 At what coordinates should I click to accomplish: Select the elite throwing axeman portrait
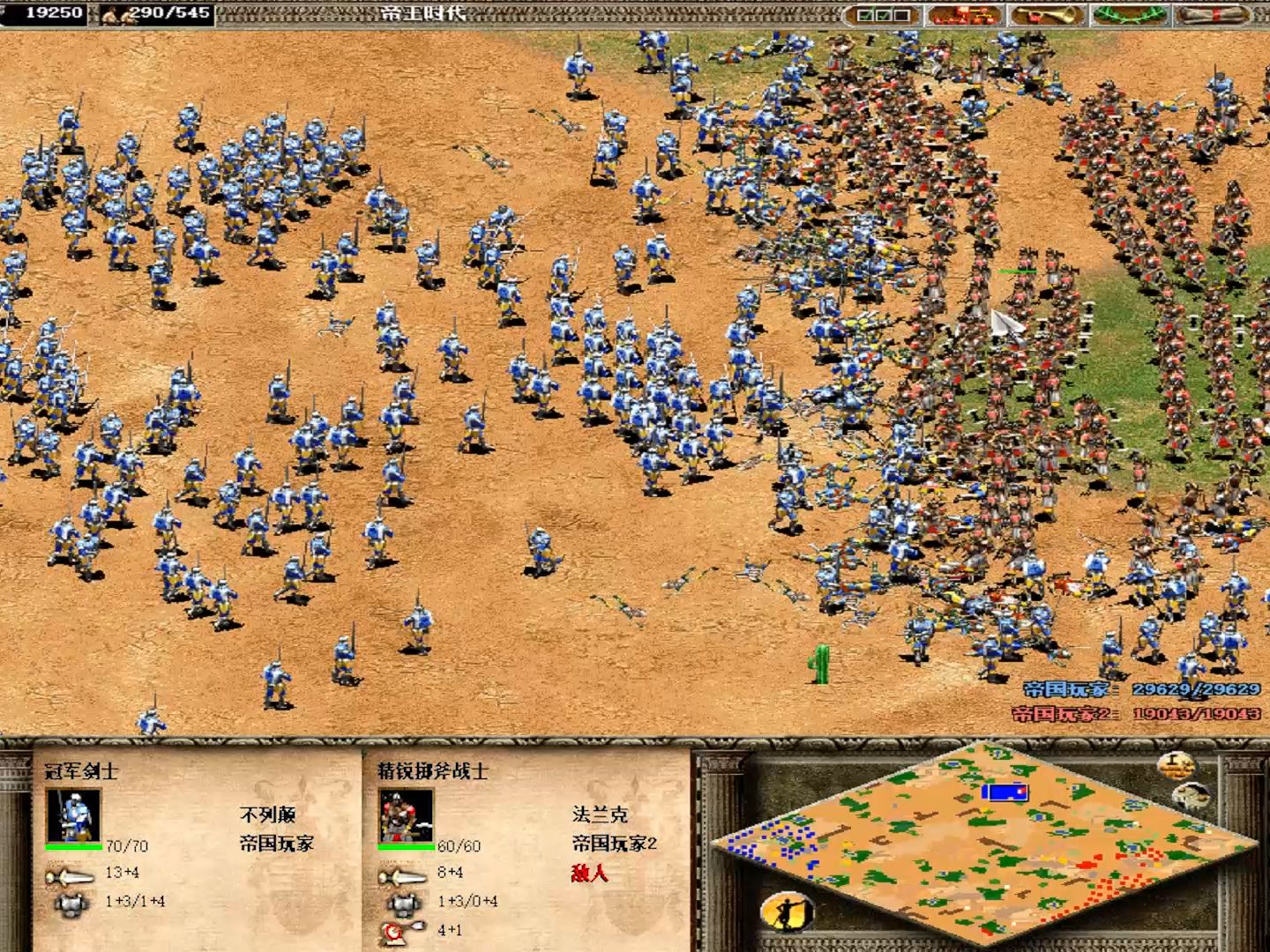point(406,816)
